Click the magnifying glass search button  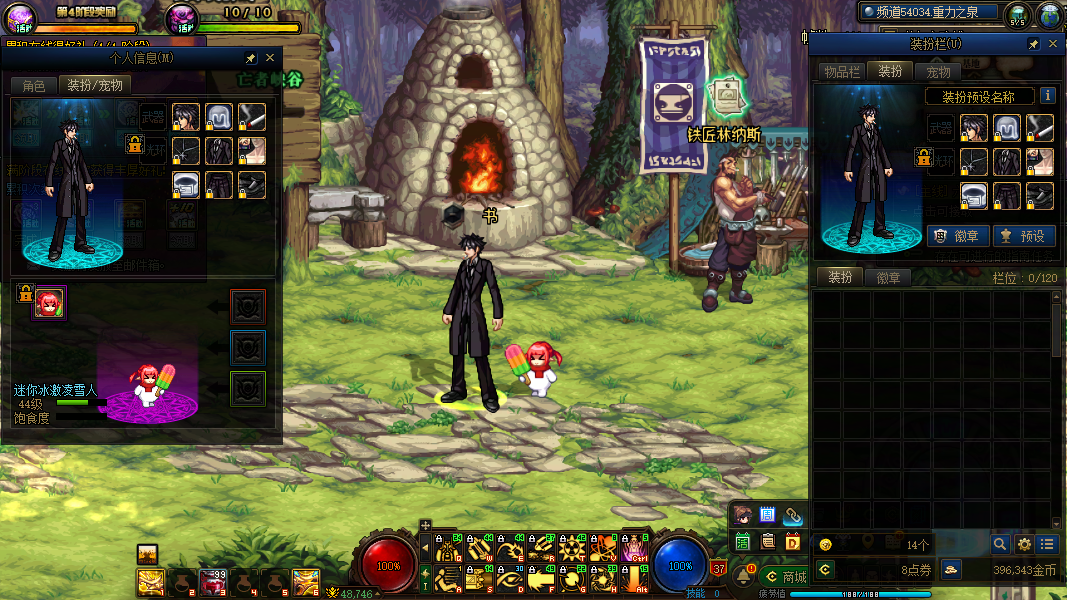1000,544
